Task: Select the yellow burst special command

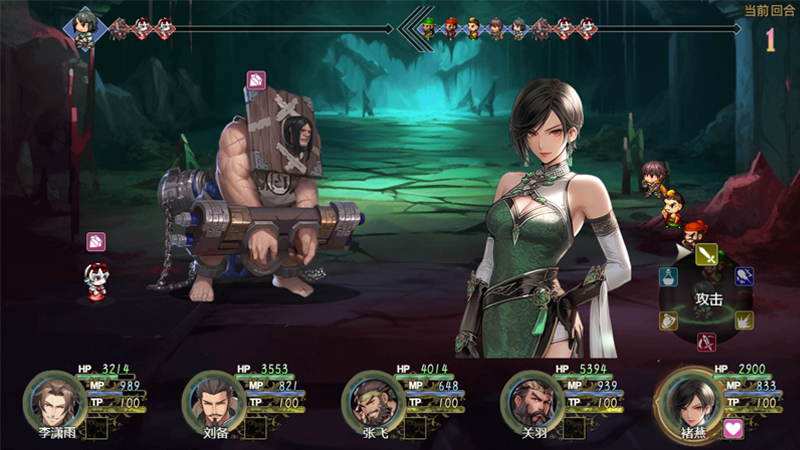Action: (x=745, y=320)
